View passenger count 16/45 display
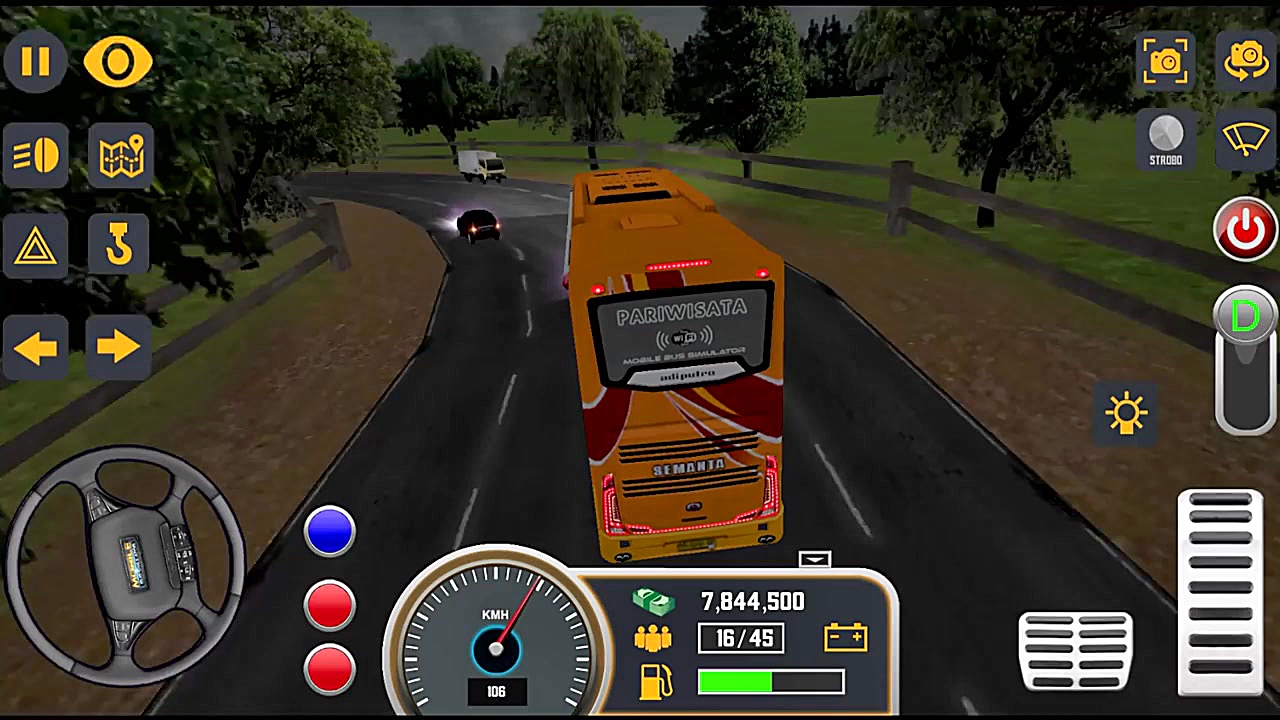 click(x=741, y=639)
